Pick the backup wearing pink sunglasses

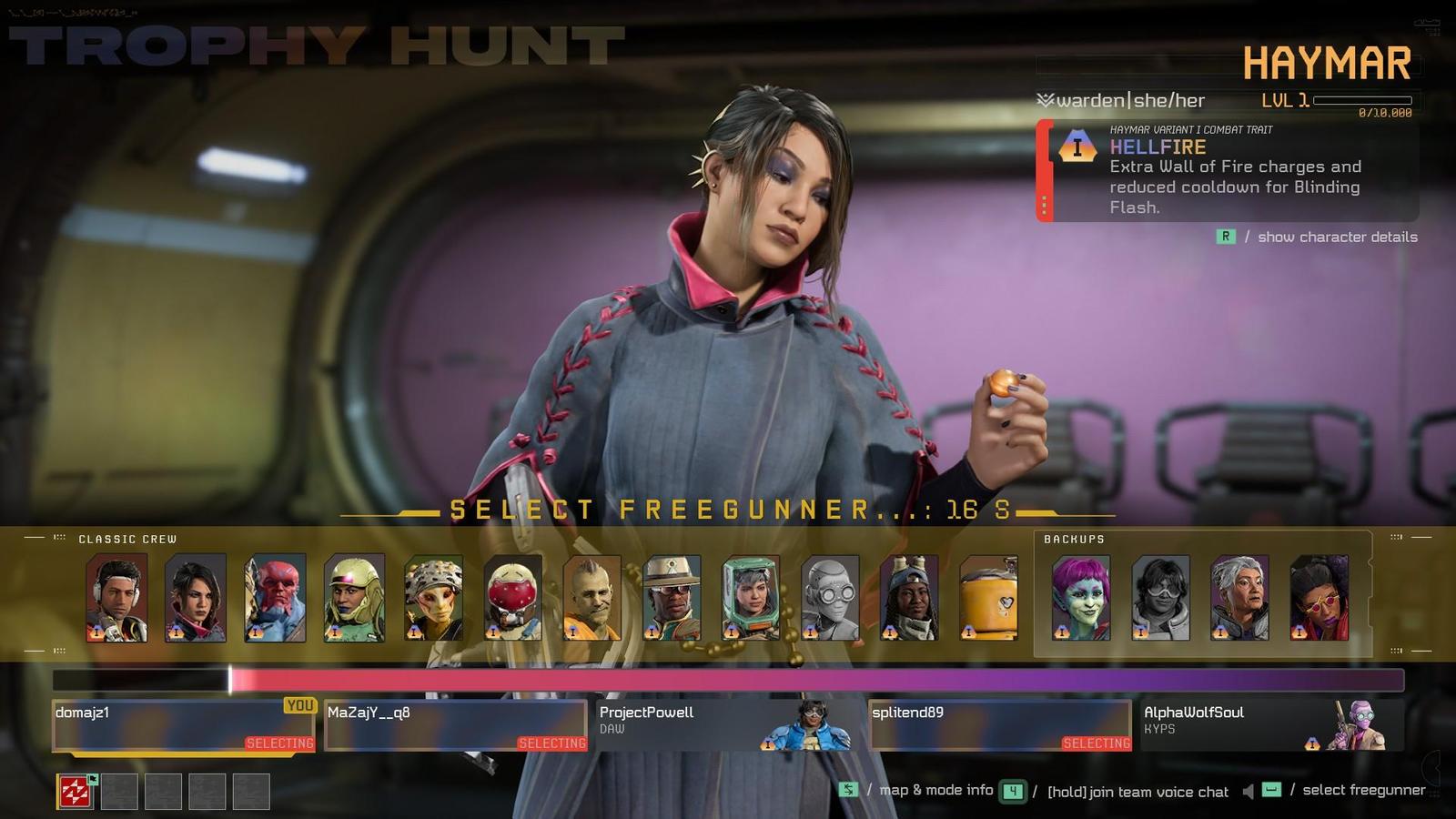(1319, 598)
